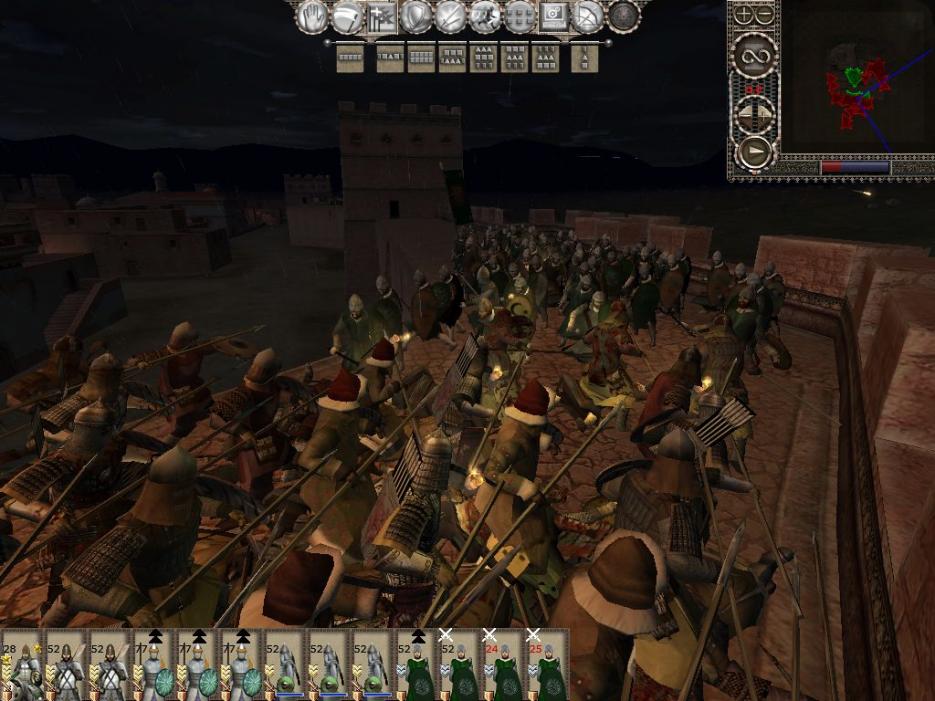Toggle fire at will bow icon
Screen dimensions: 935x701
click(x=589, y=16)
